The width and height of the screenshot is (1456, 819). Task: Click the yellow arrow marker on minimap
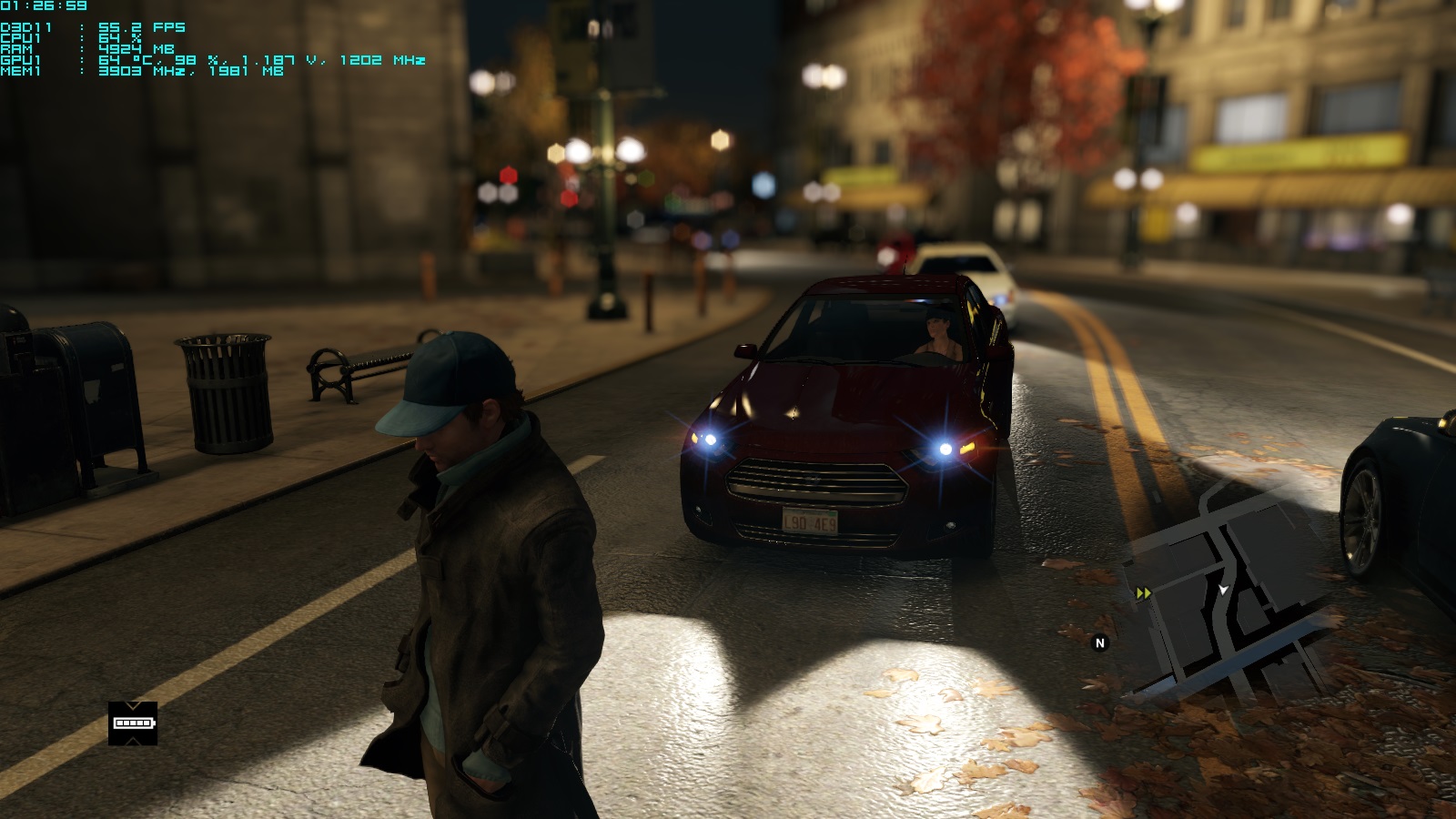tap(1144, 593)
